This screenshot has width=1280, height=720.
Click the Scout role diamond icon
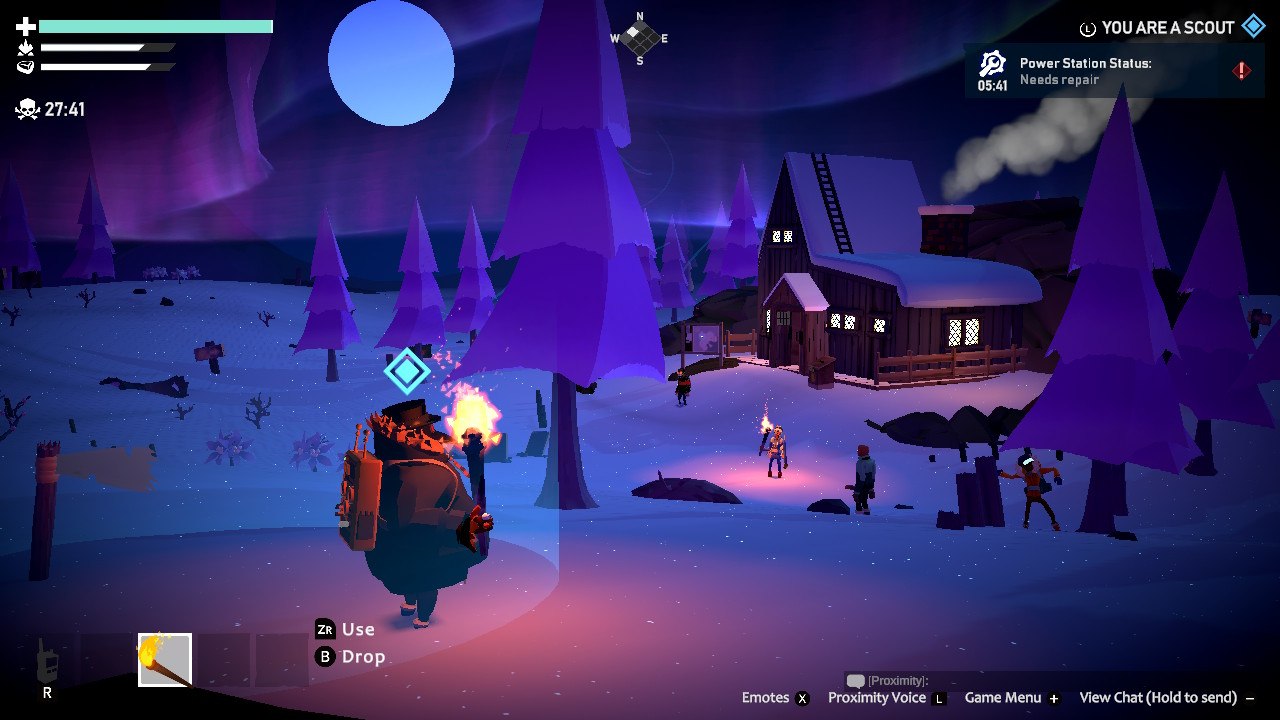[x=1252, y=27]
